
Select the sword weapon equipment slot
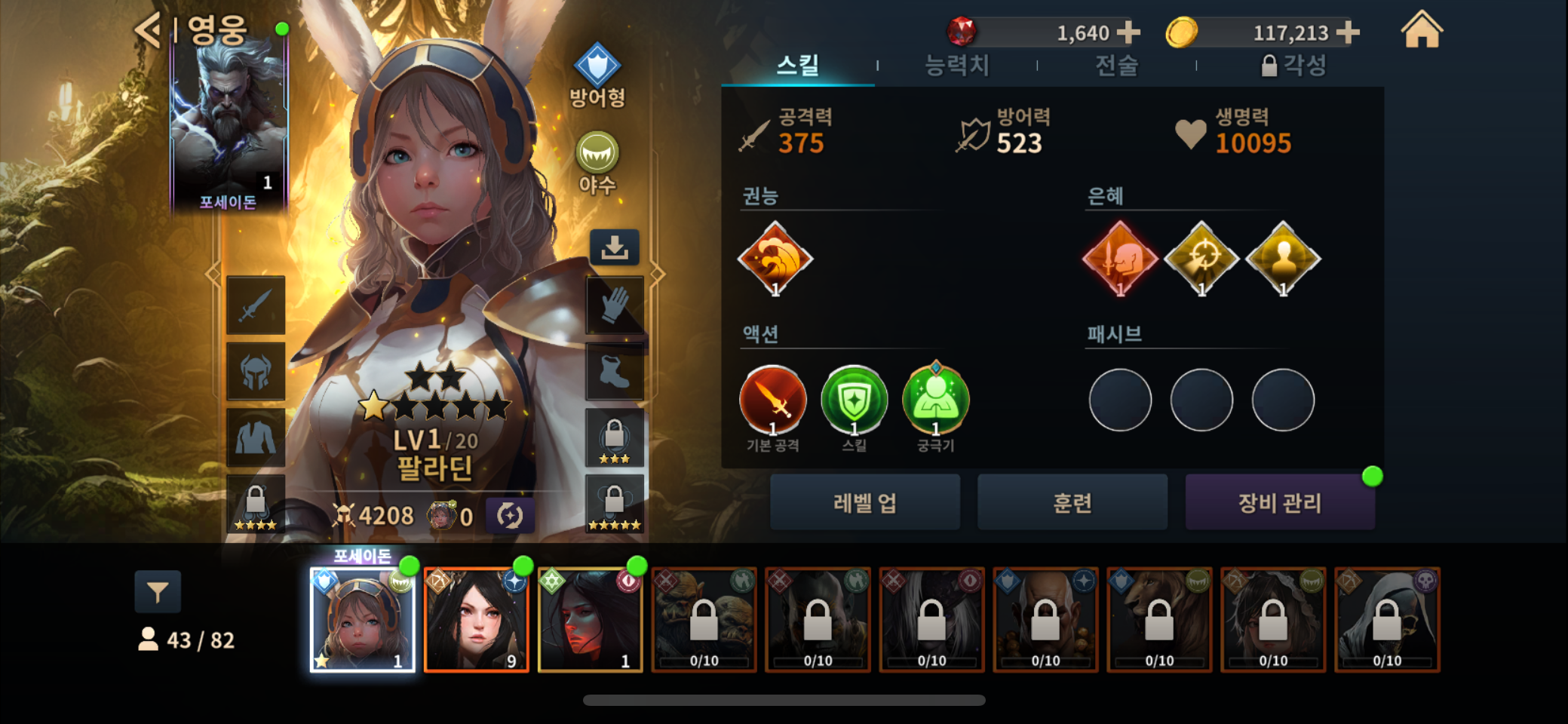256,305
